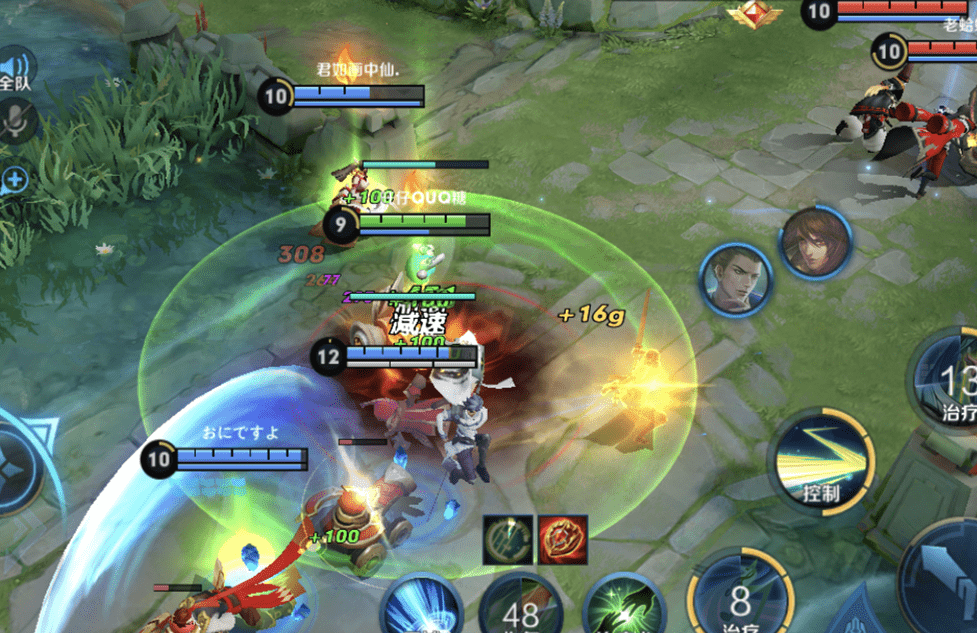Open the quick chat plus bubble
This screenshot has width=977, height=633.
(x=15, y=181)
